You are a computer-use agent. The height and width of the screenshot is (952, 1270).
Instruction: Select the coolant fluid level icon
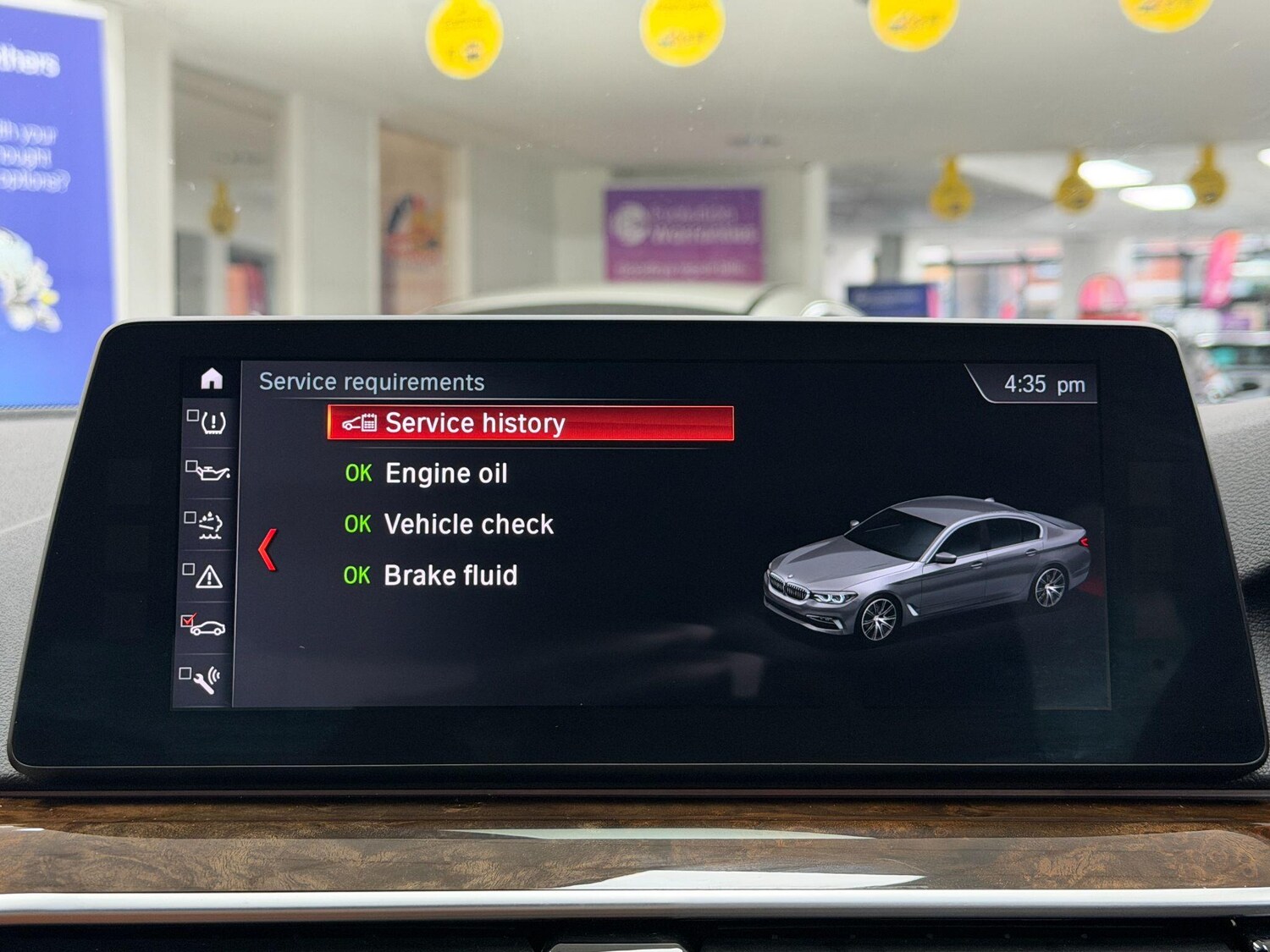(211, 526)
